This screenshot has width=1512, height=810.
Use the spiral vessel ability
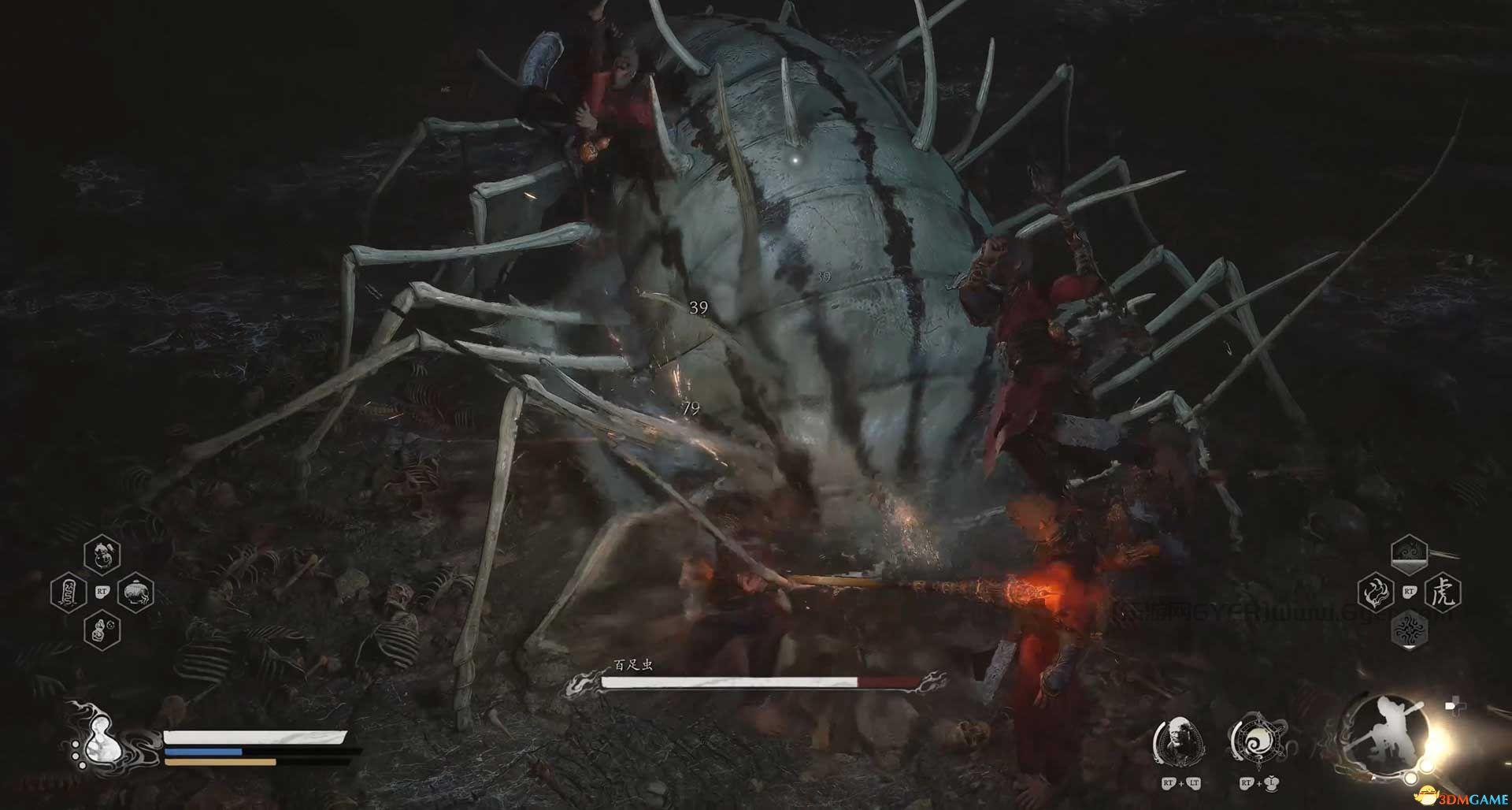1254,740
